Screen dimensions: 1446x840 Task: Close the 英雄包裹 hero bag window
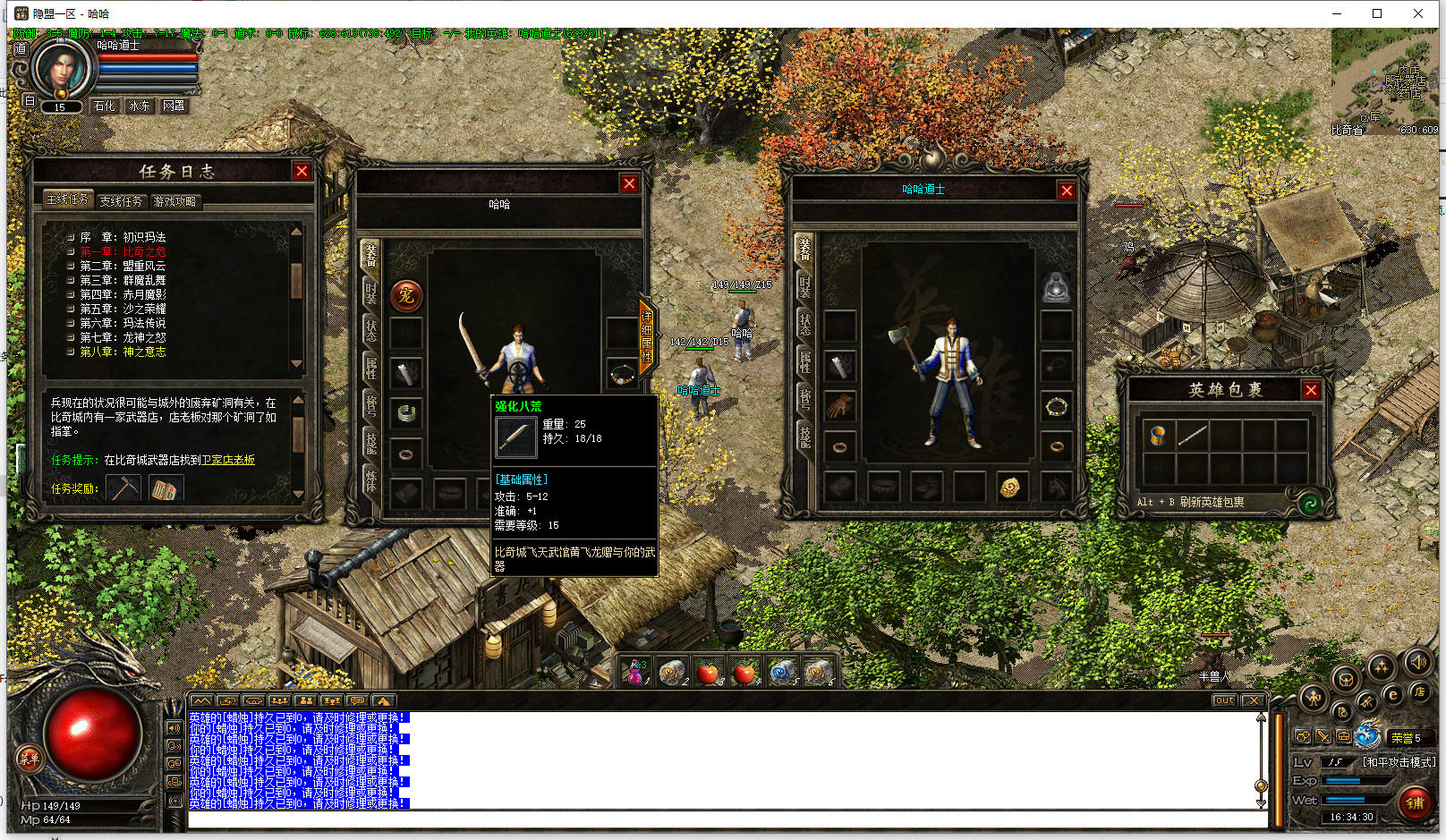tap(1311, 390)
